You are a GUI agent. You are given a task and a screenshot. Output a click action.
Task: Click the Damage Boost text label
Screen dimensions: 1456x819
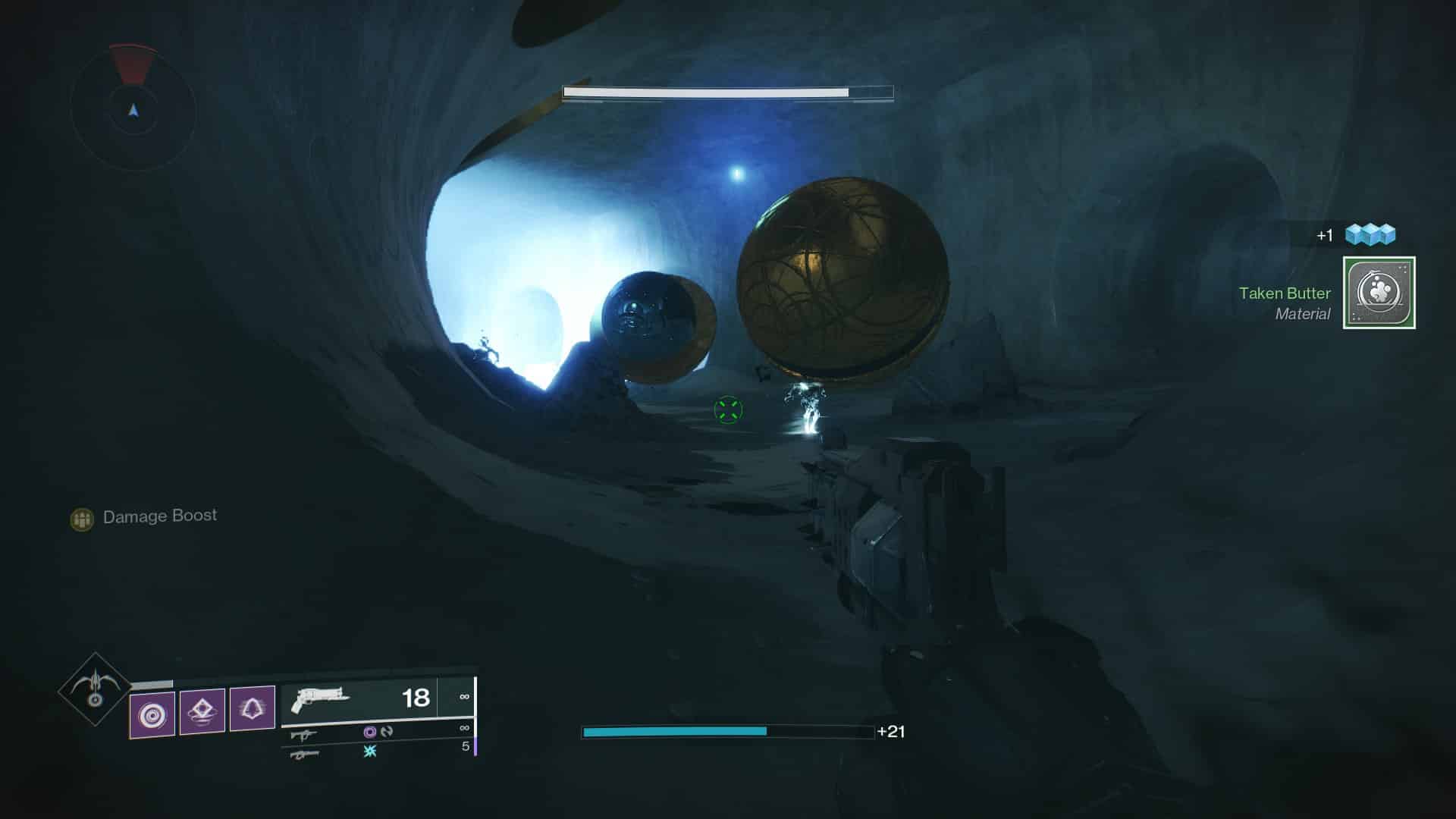[159, 516]
